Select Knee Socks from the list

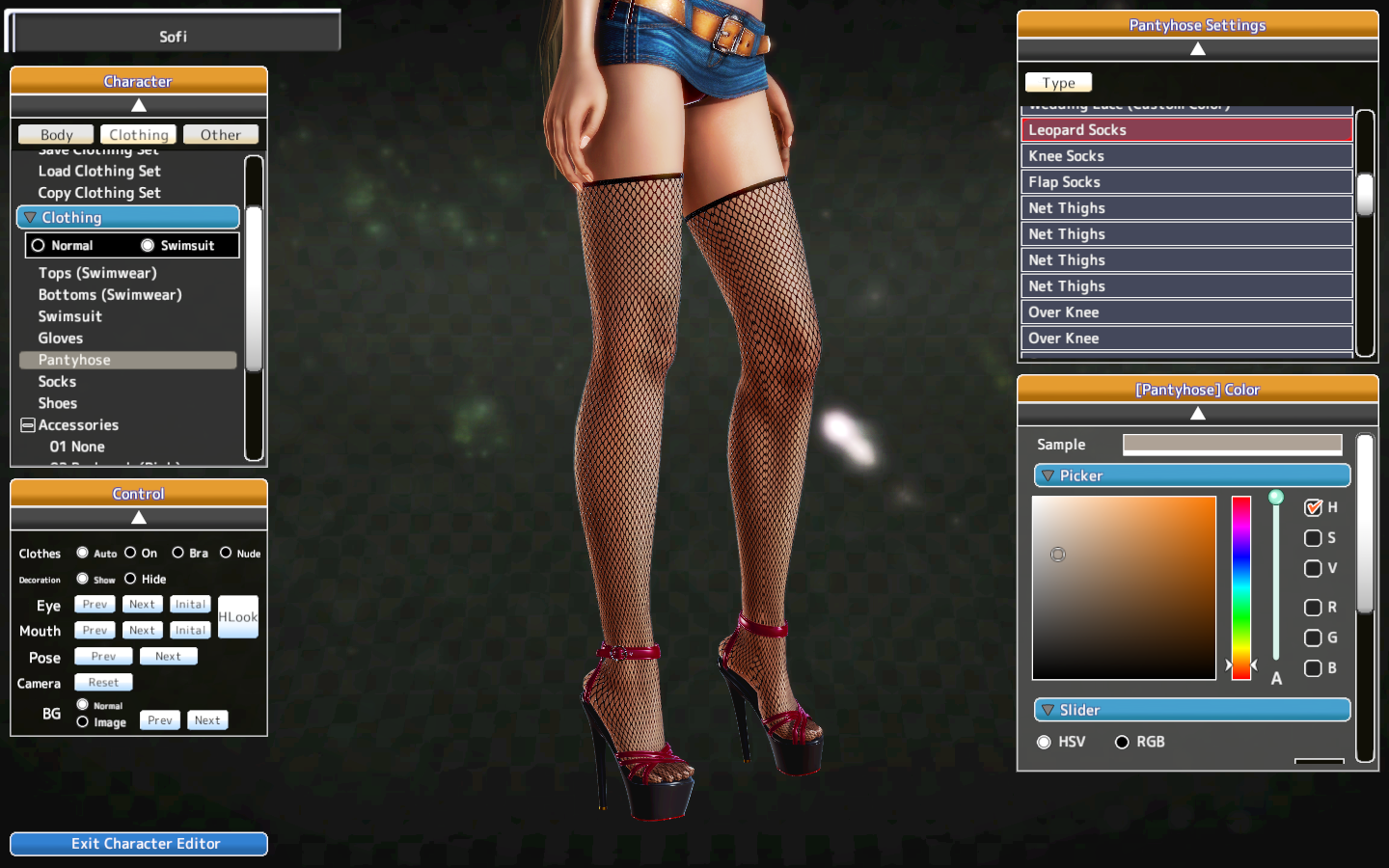[1186, 156]
